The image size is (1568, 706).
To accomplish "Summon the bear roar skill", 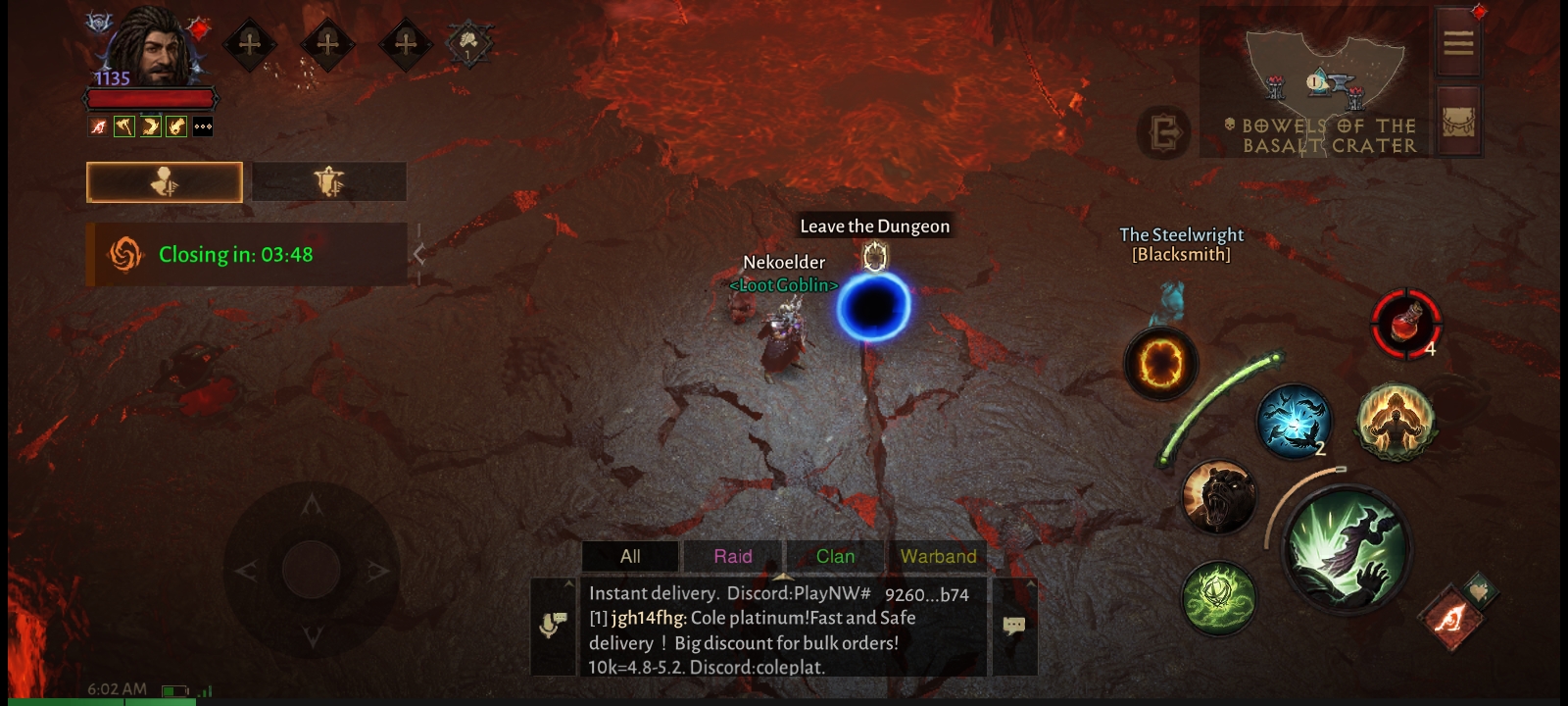I will 1218,497.
